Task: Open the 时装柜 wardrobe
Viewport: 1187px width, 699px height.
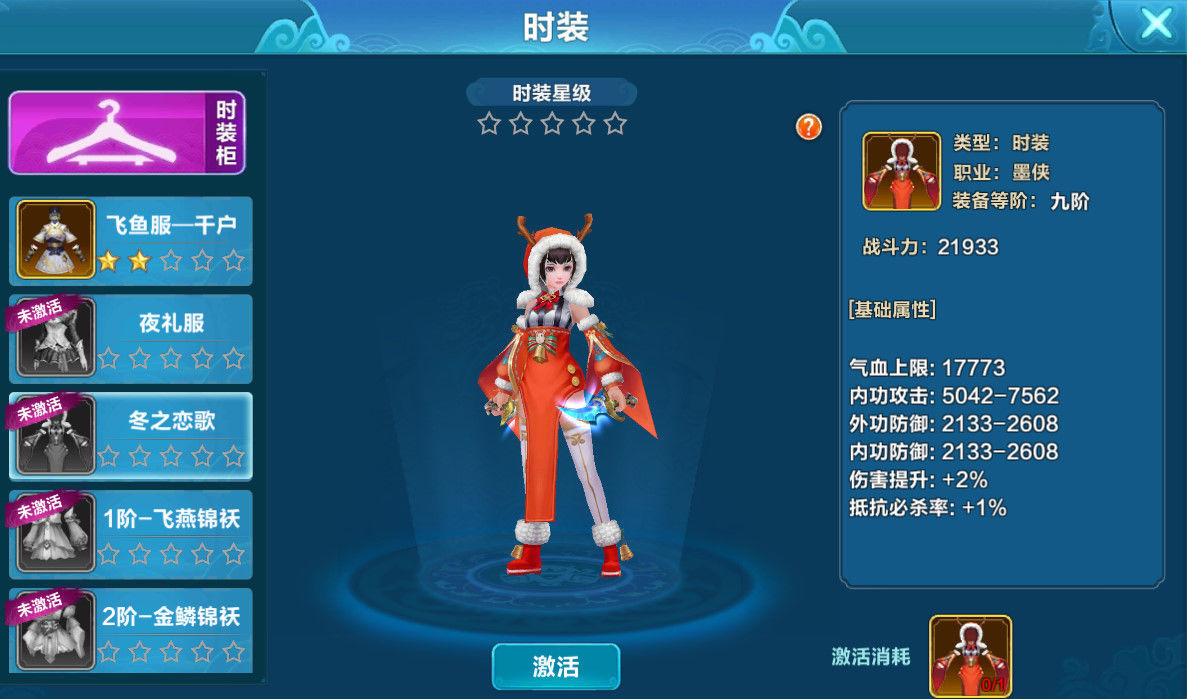Action: 127,133
